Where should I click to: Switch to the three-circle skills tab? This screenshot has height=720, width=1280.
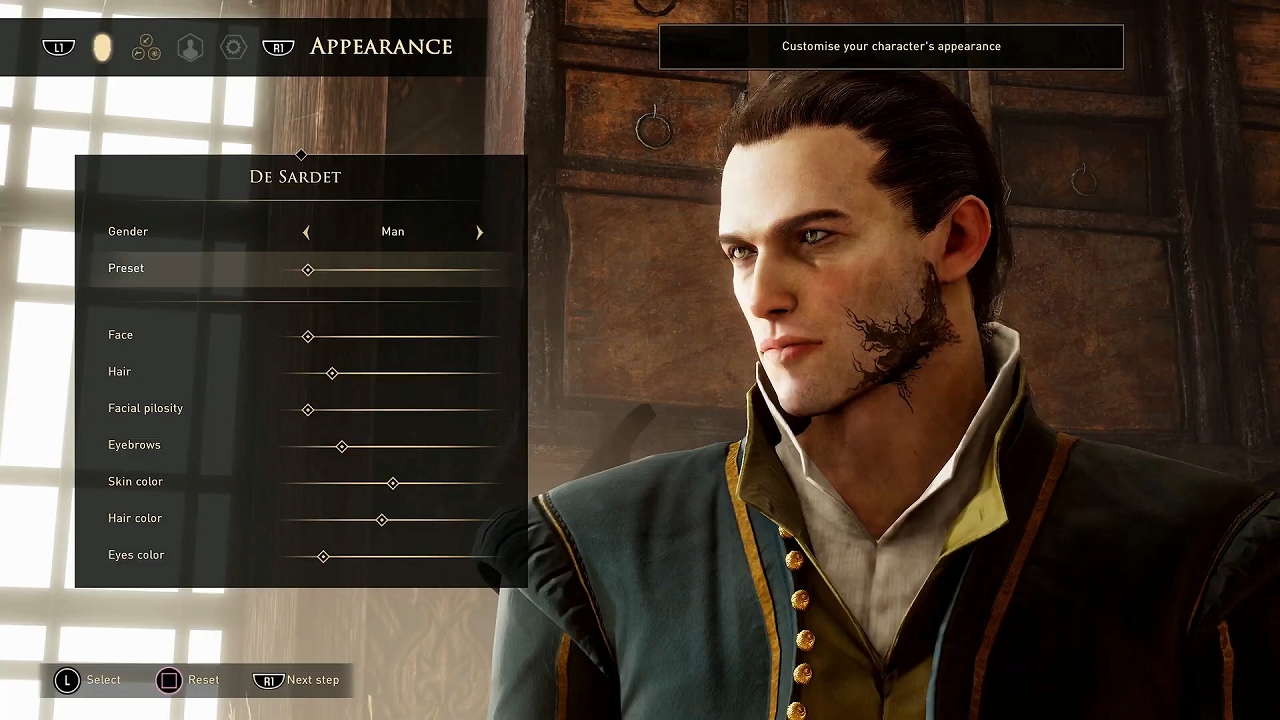[x=146, y=47]
